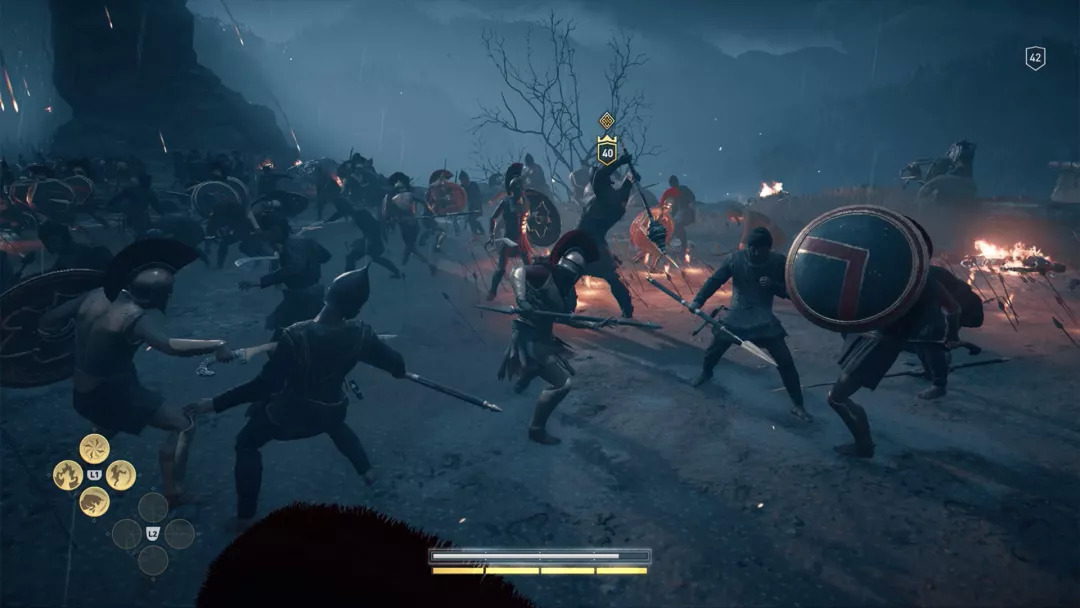Image resolution: width=1080 pixels, height=608 pixels.
Task: Activate the Sparta Kick ability
Action: pos(121,475)
